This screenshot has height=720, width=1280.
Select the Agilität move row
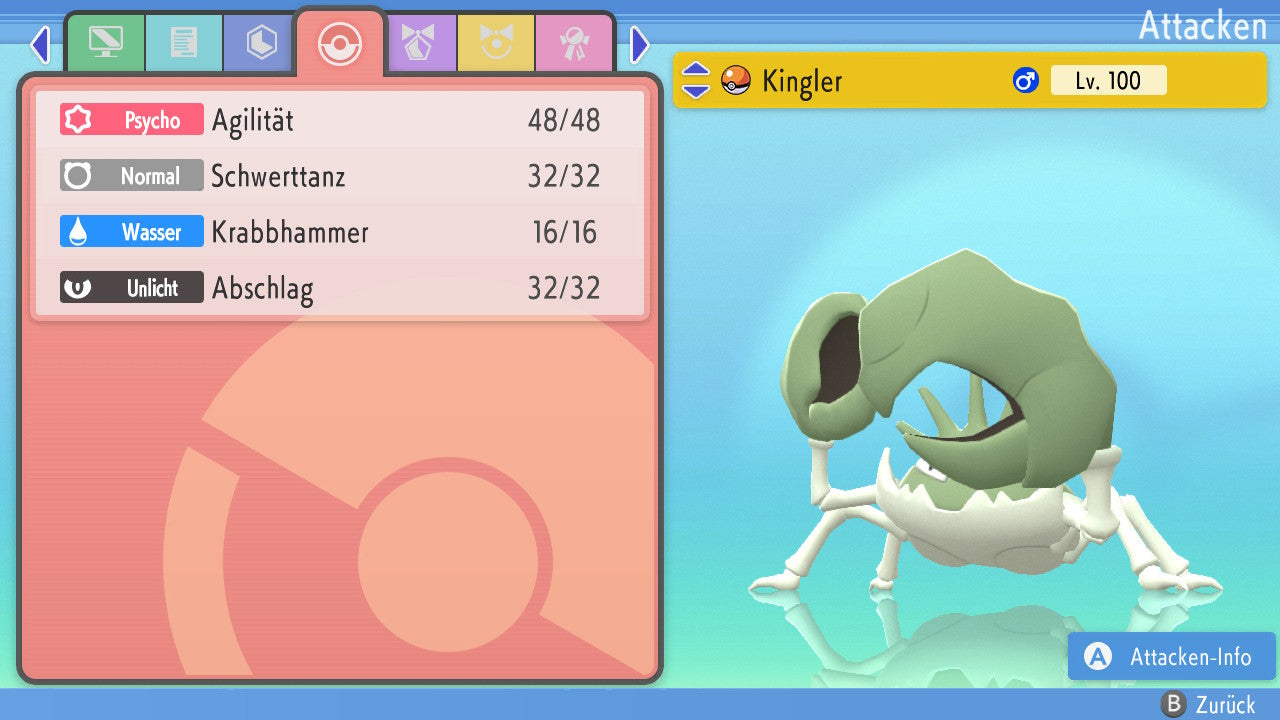click(340, 120)
